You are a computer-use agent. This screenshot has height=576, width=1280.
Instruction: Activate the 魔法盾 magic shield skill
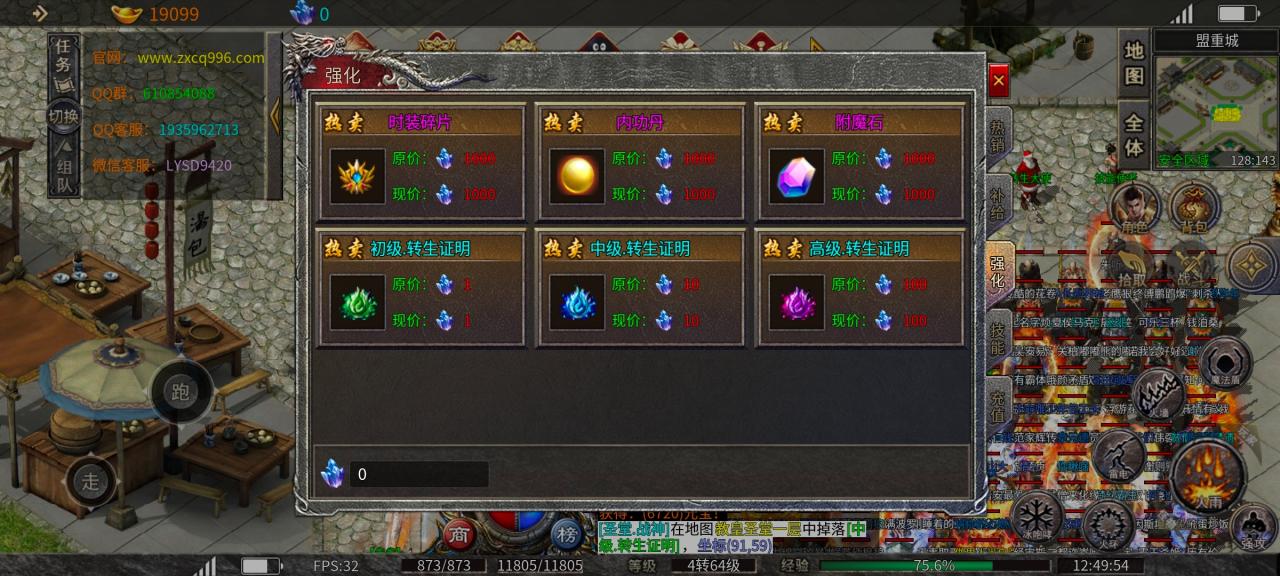click(1226, 362)
